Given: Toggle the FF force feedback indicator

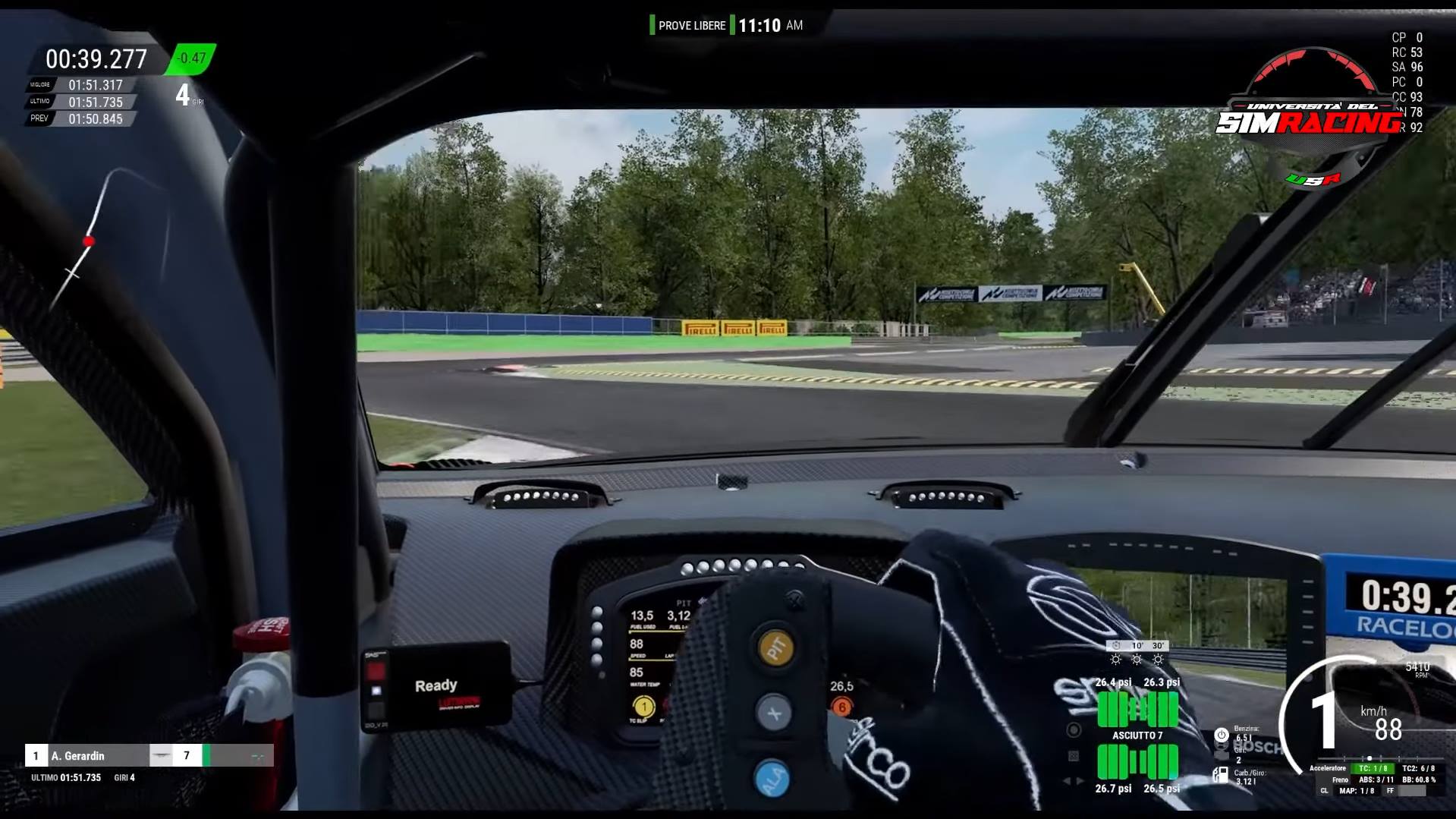Looking at the screenshot, I should pos(1390,791).
